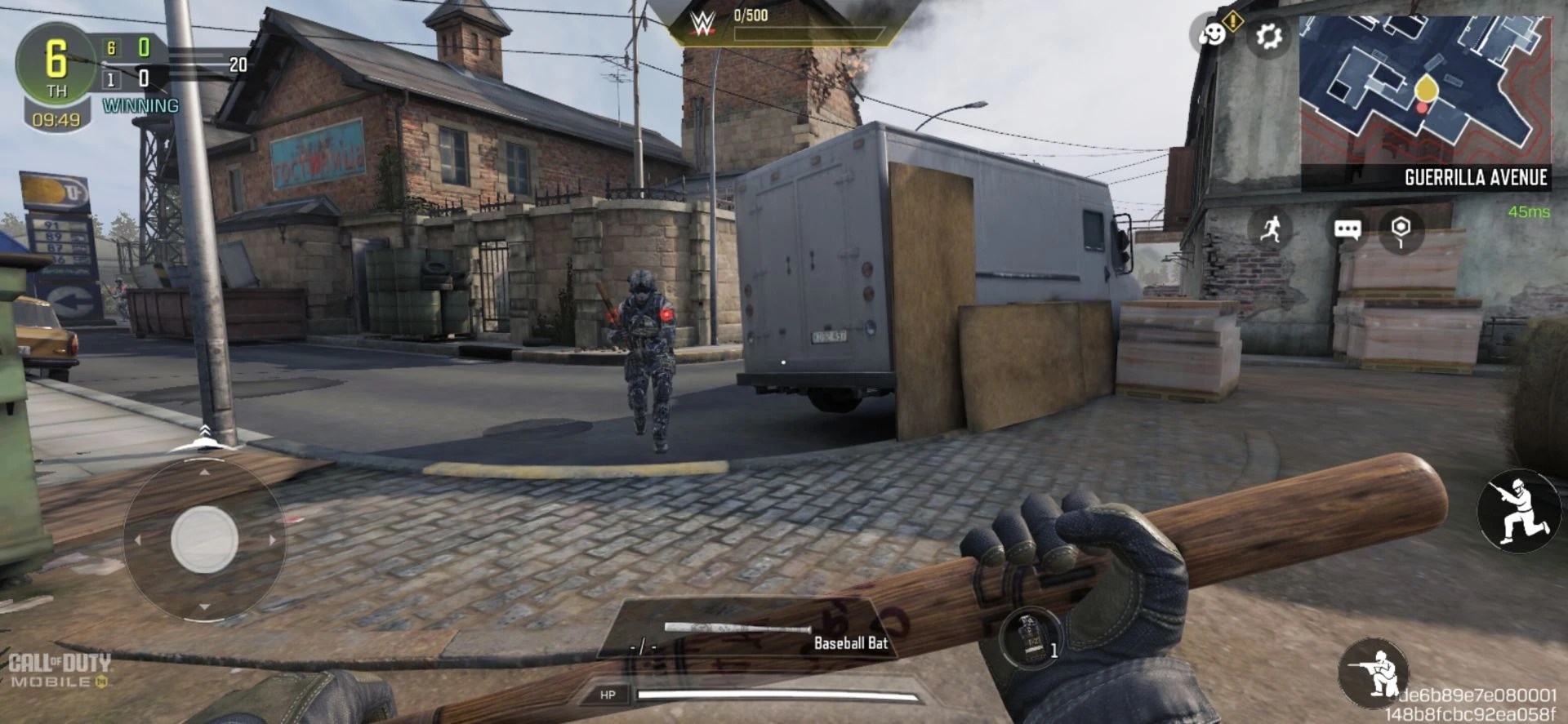Image resolution: width=1568 pixels, height=724 pixels.
Task: Toggle the running man sprint icon
Action: [x=1270, y=229]
